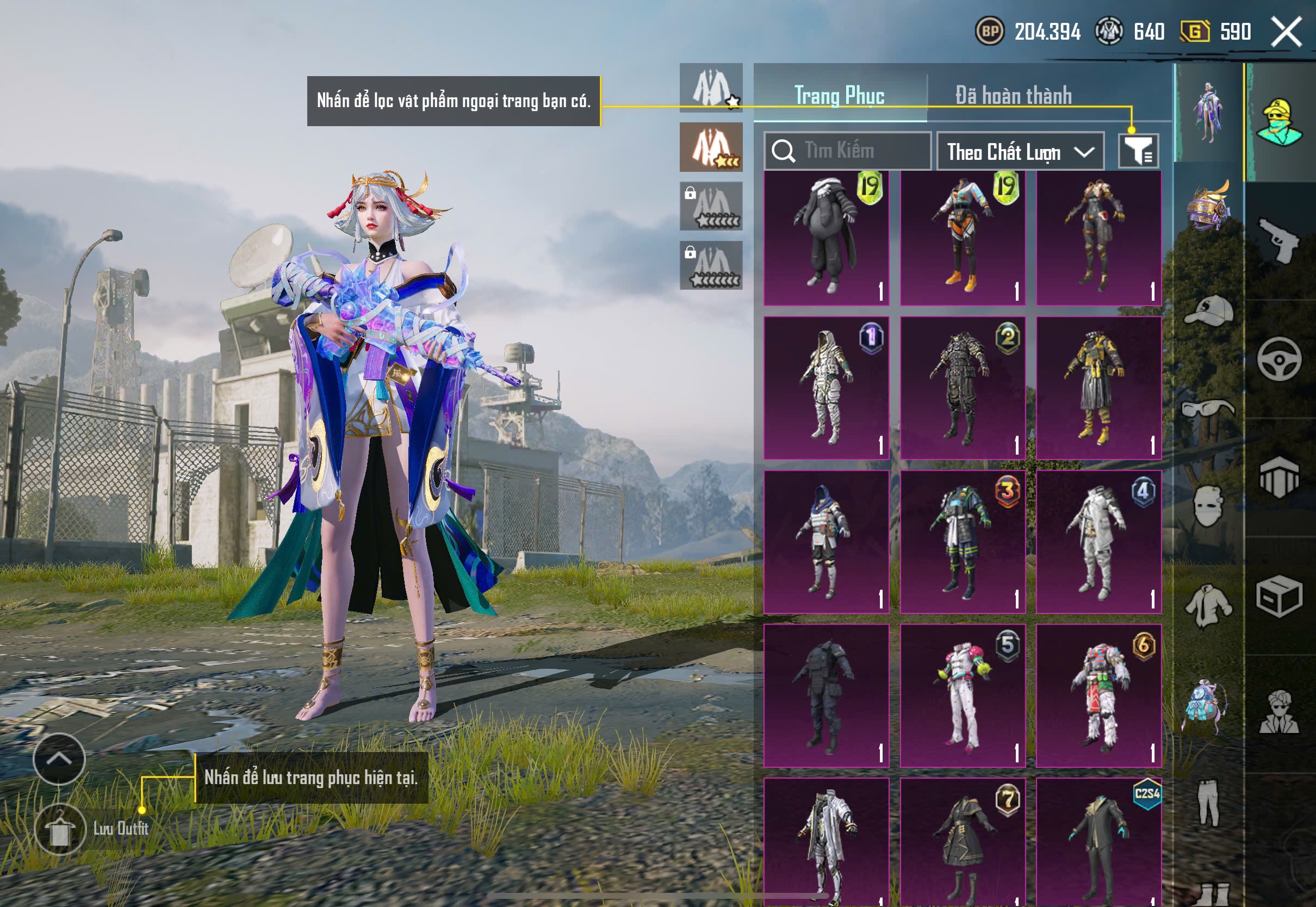Open the steering wheel vehicle category
This screenshot has height=907, width=1316.
click(x=1279, y=359)
